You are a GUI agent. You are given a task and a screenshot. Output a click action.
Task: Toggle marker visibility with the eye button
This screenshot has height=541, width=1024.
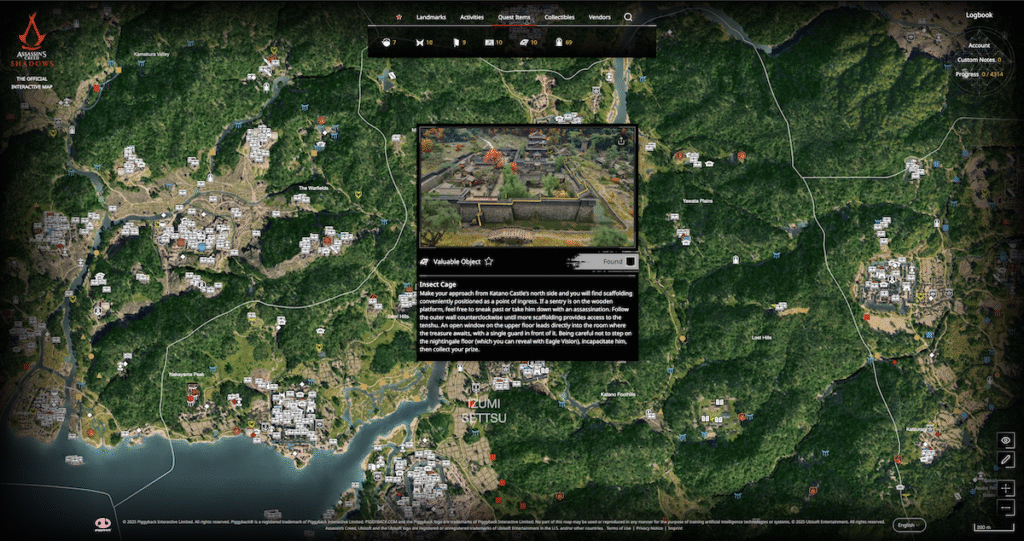pyautogui.click(x=1006, y=440)
